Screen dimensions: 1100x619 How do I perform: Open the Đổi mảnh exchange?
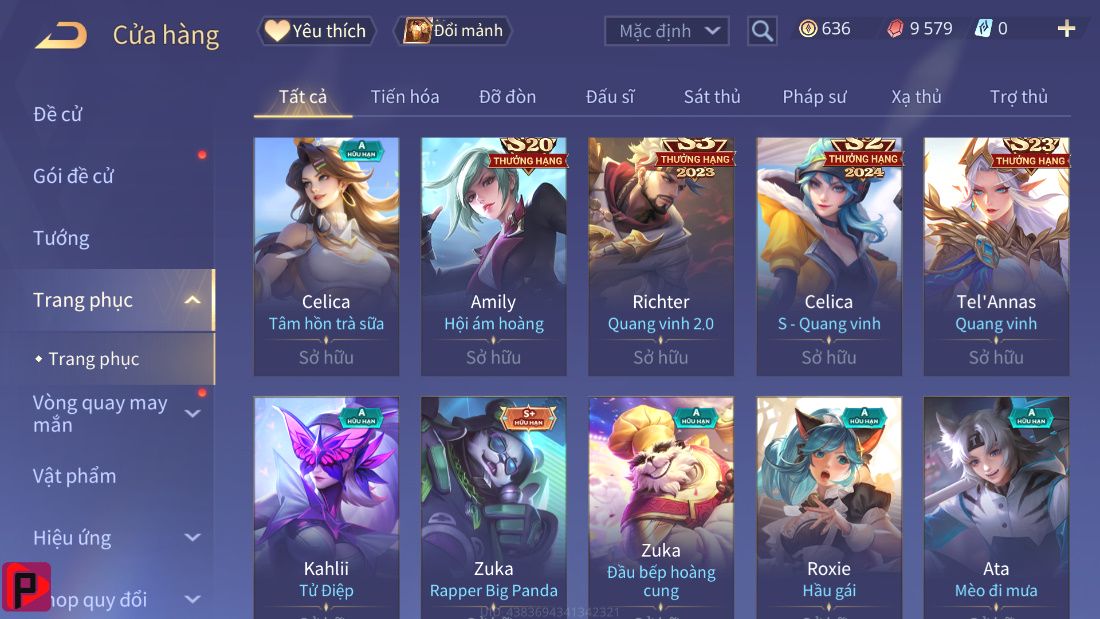click(x=453, y=31)
